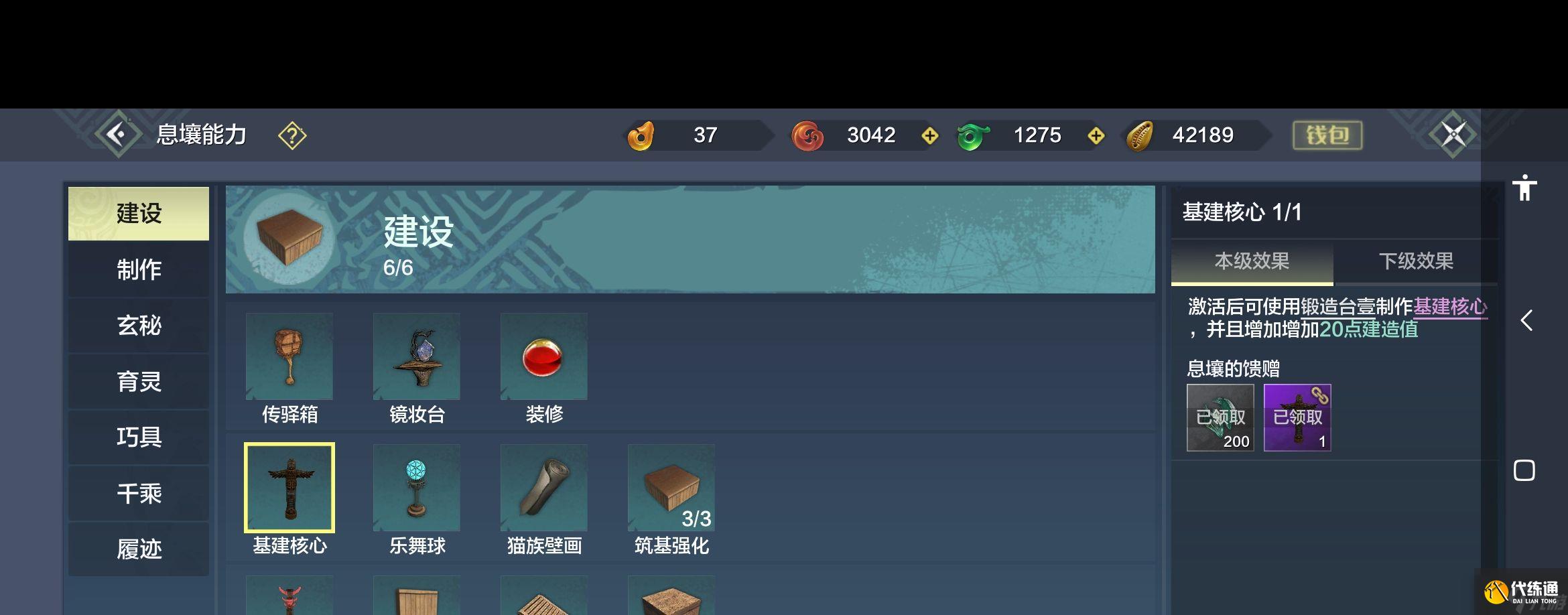This screenshot has height=615, width=1568.
Task: Click the claimed totem reward marked 1
Action: [x=1297, y=417]
